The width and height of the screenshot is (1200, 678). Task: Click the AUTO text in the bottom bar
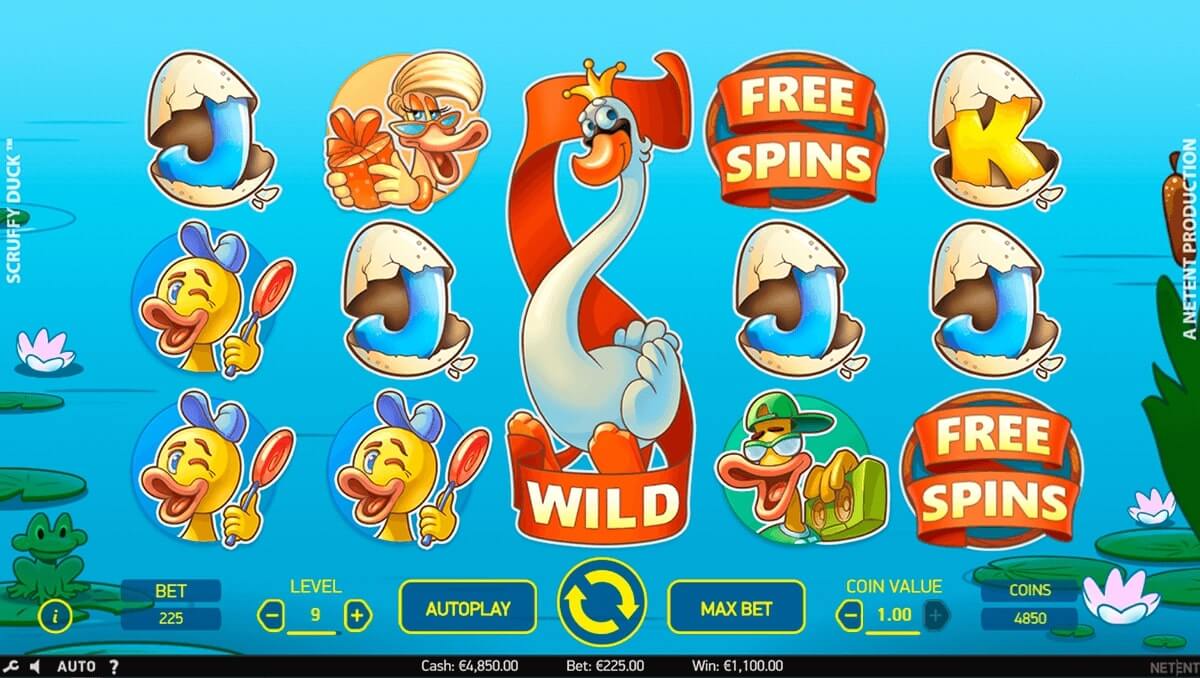pyautogui.click(x=76, y=666)
